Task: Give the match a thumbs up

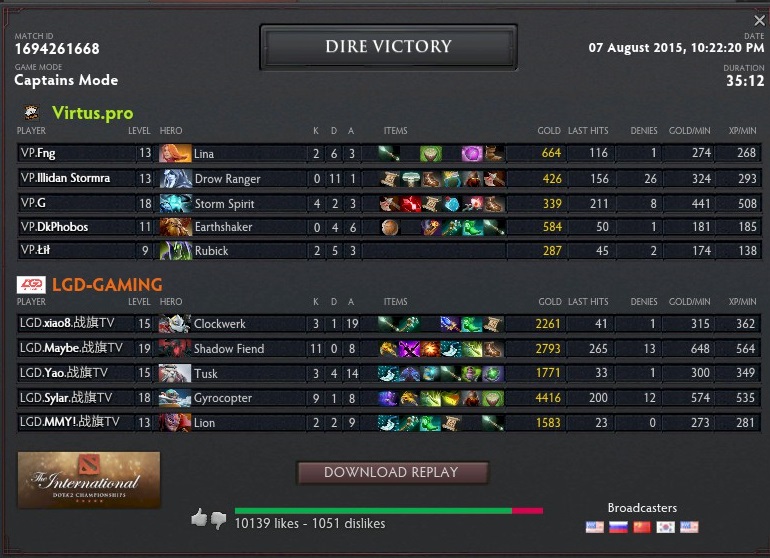Action: click(199, 518)
